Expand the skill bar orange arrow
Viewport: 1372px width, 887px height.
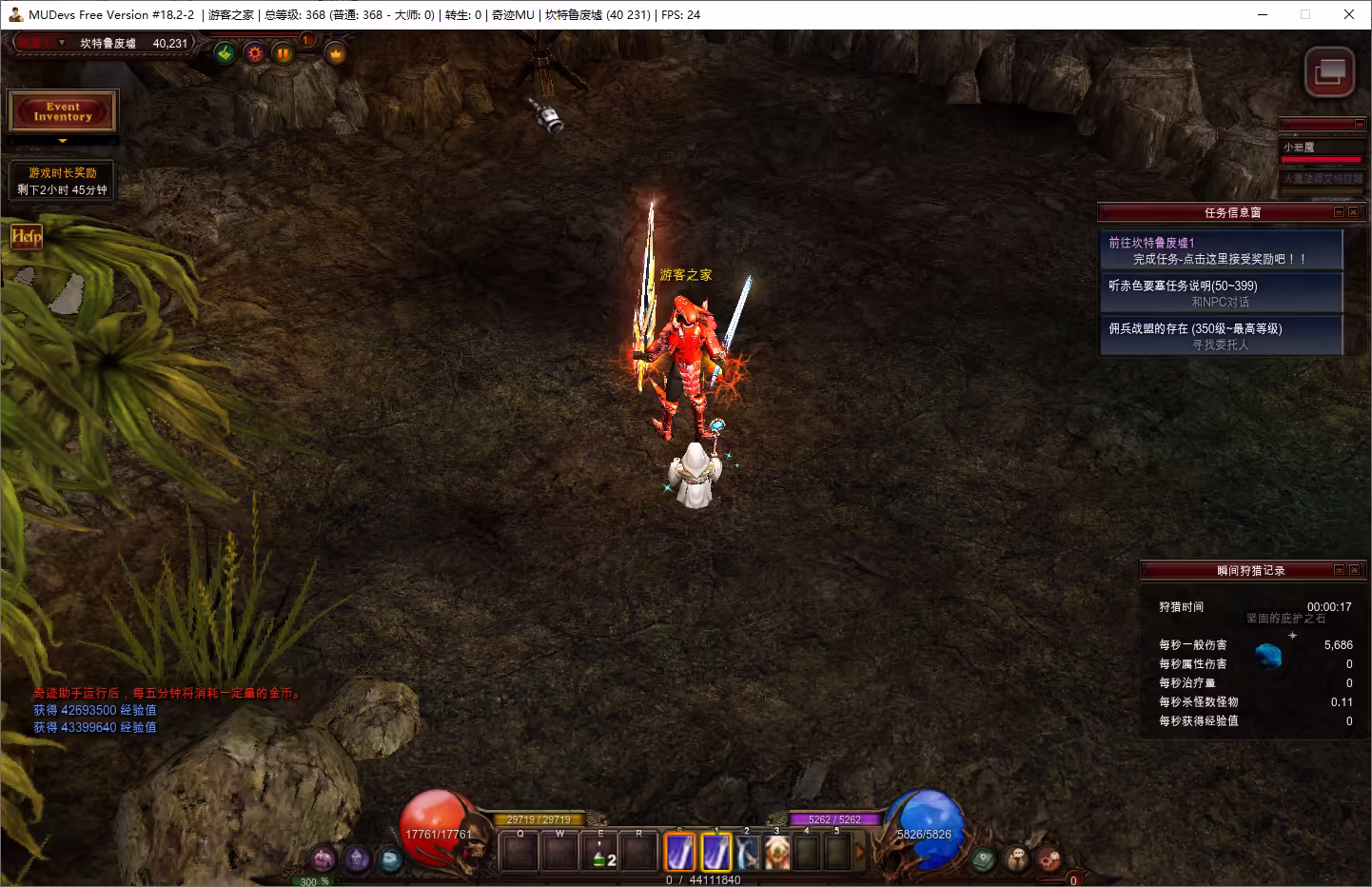(859, 853)
